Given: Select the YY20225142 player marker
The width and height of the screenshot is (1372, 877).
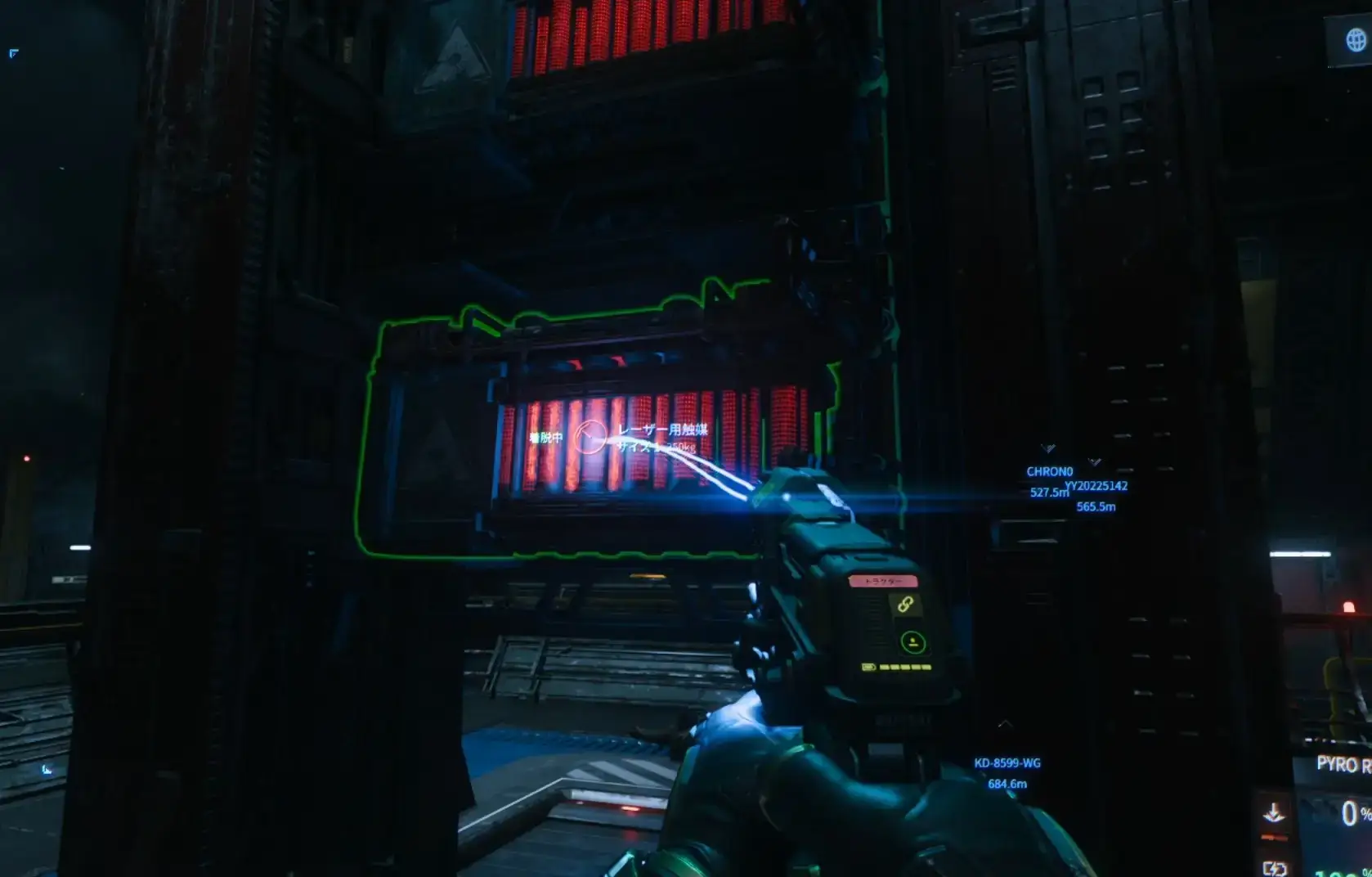Looking at the screenshot, I should tap(1096, 486).
